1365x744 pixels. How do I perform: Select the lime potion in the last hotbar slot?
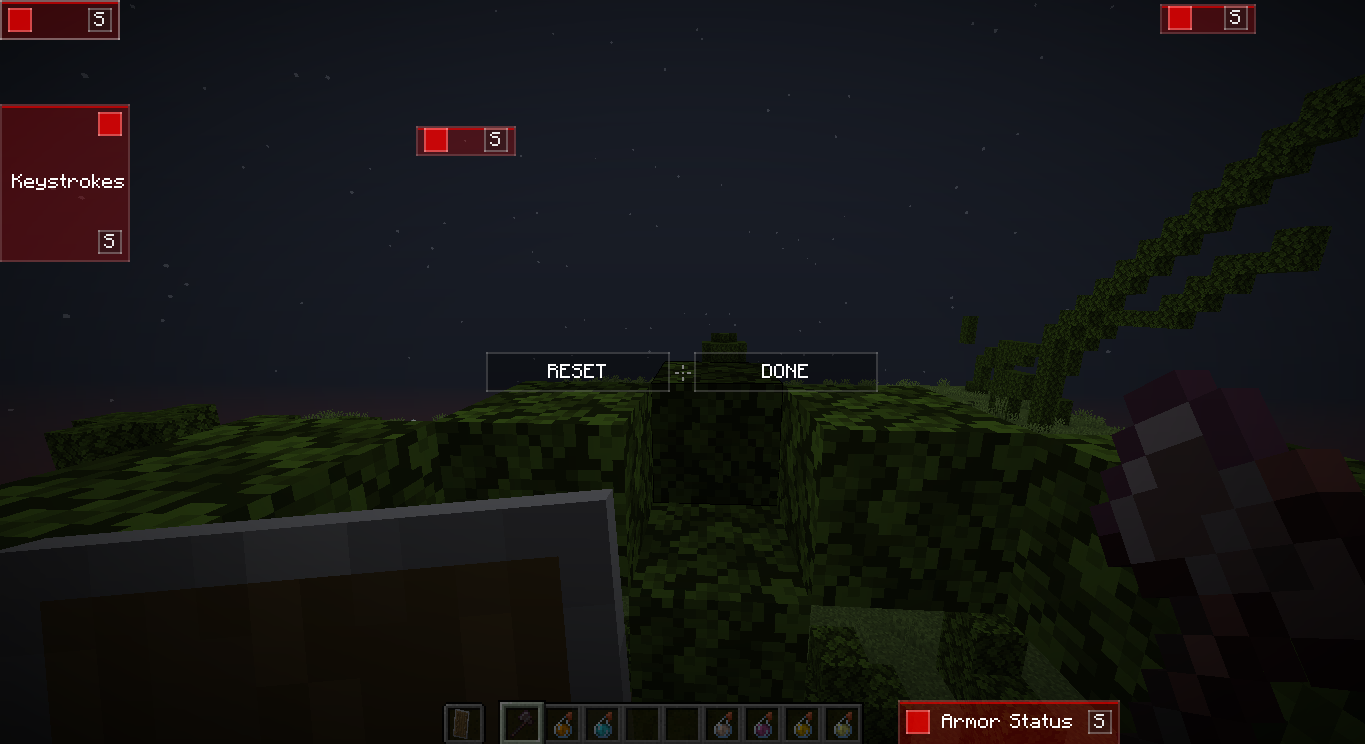[x=843, y=722]
